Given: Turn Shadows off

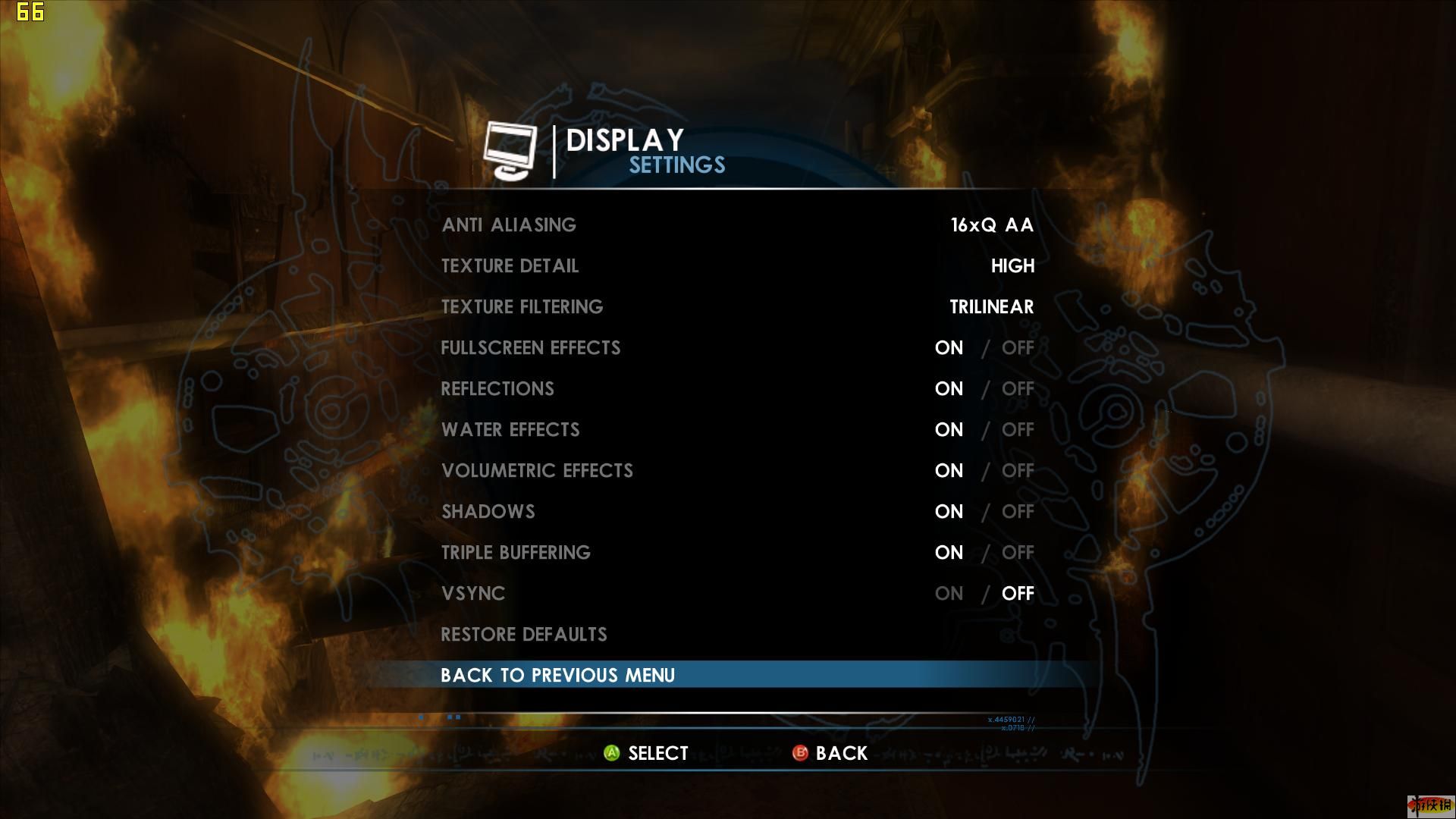Looking at the screenshot, I should click(x=1018, y=512).
